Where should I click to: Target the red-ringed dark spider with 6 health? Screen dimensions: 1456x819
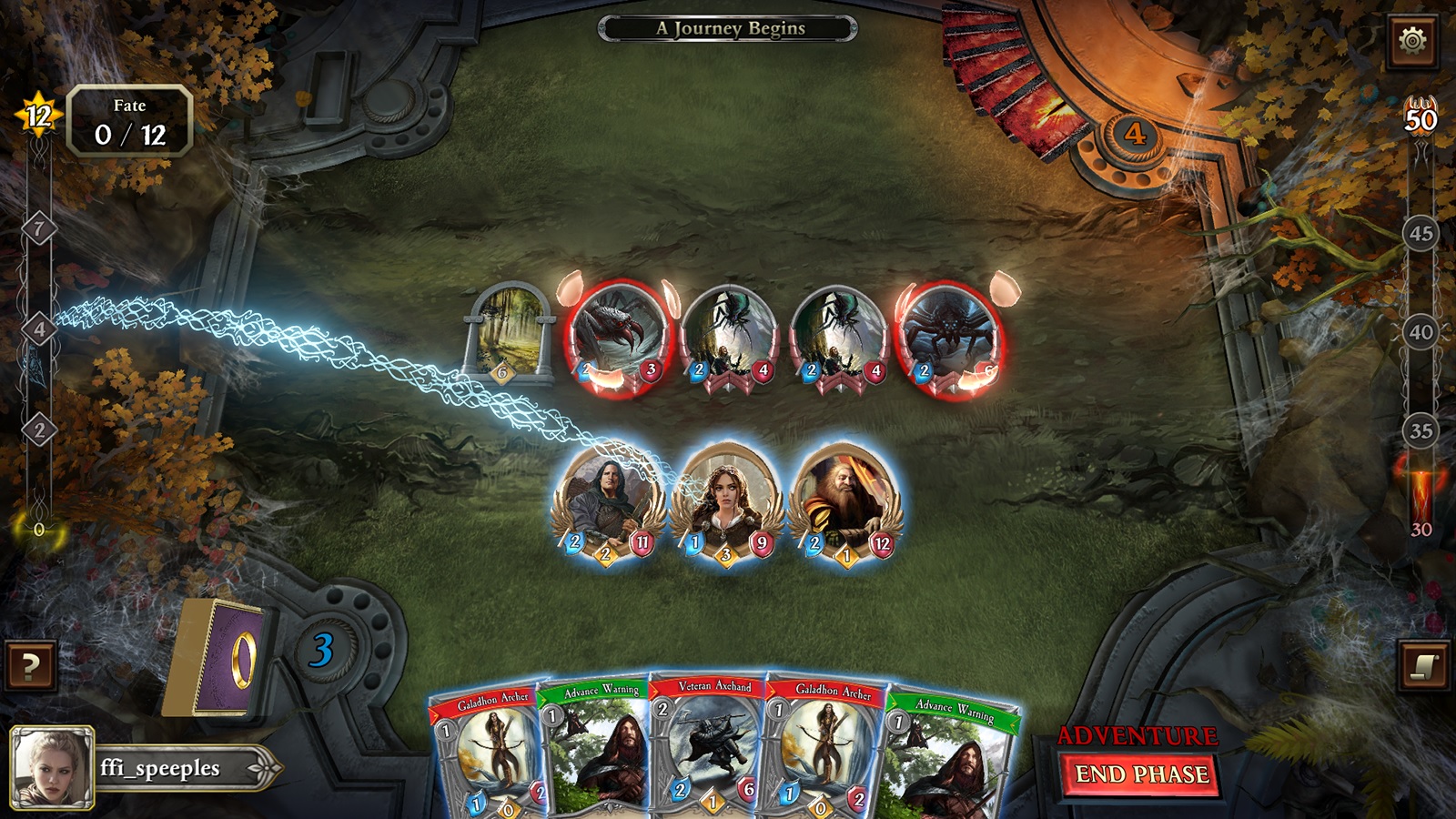[x=946, y=337]
